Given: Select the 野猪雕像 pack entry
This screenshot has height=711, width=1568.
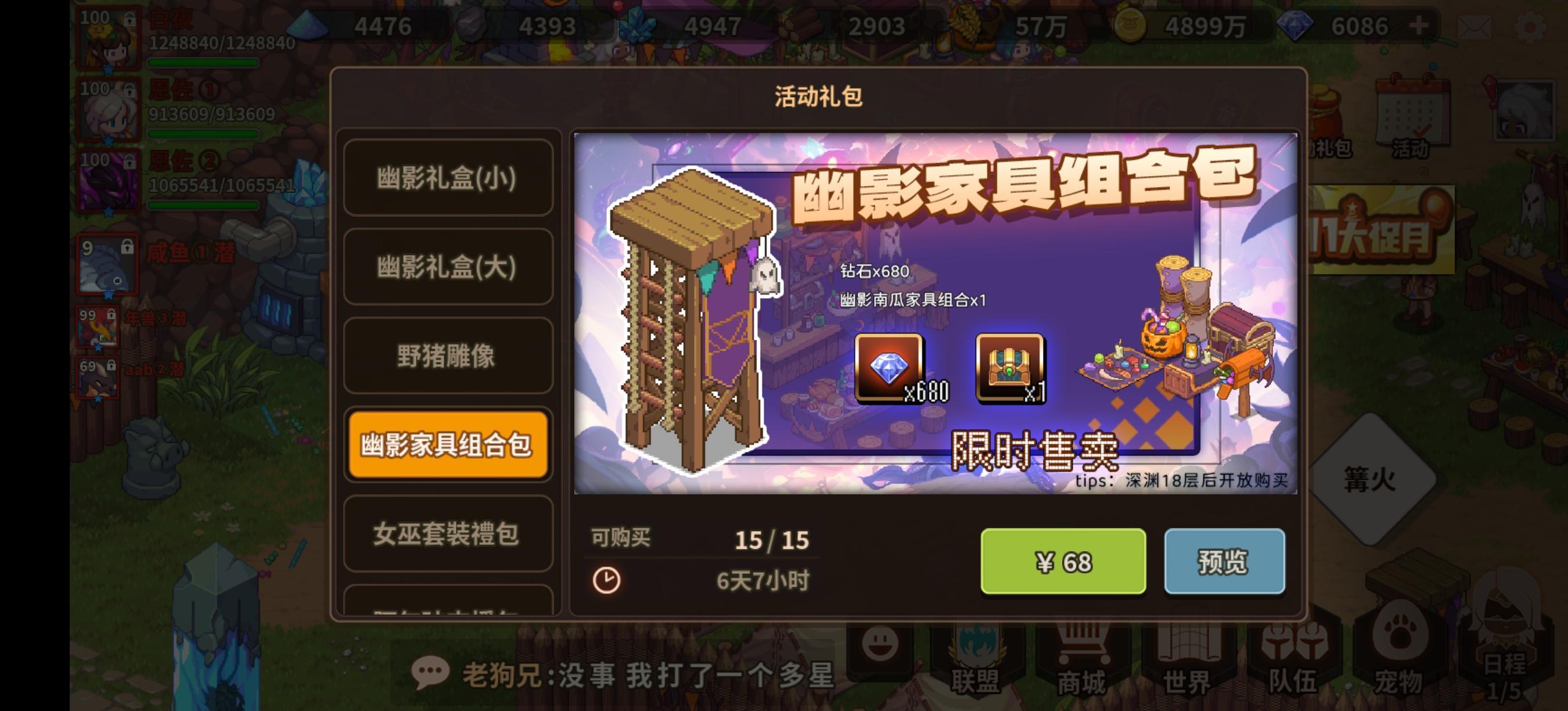Looking at the screenshot, I should click(x=447, y=355).
